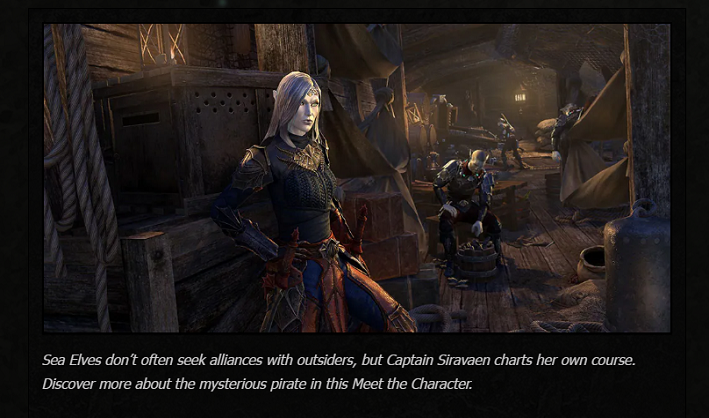Open the Captain Siravaen article image
Screen dimensions: 709x418
tap(356, 178)
